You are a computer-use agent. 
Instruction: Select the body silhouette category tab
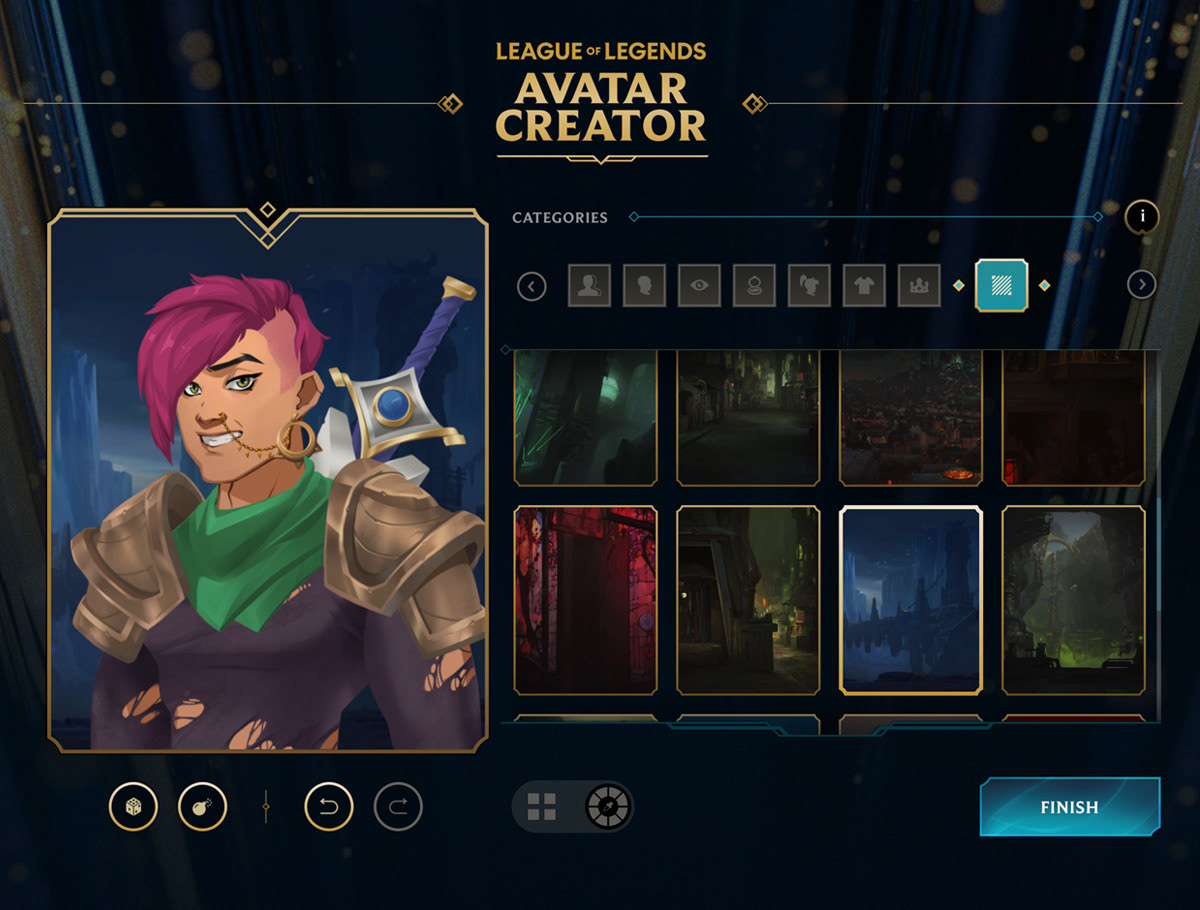pos(589,286)
